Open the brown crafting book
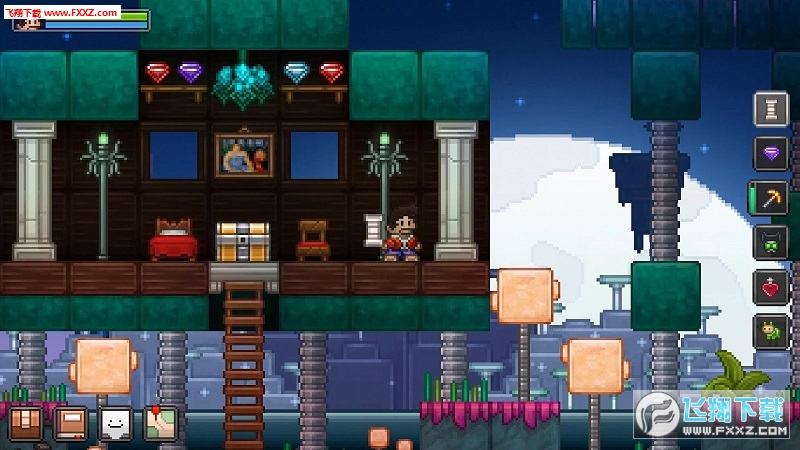 [71, 424]
